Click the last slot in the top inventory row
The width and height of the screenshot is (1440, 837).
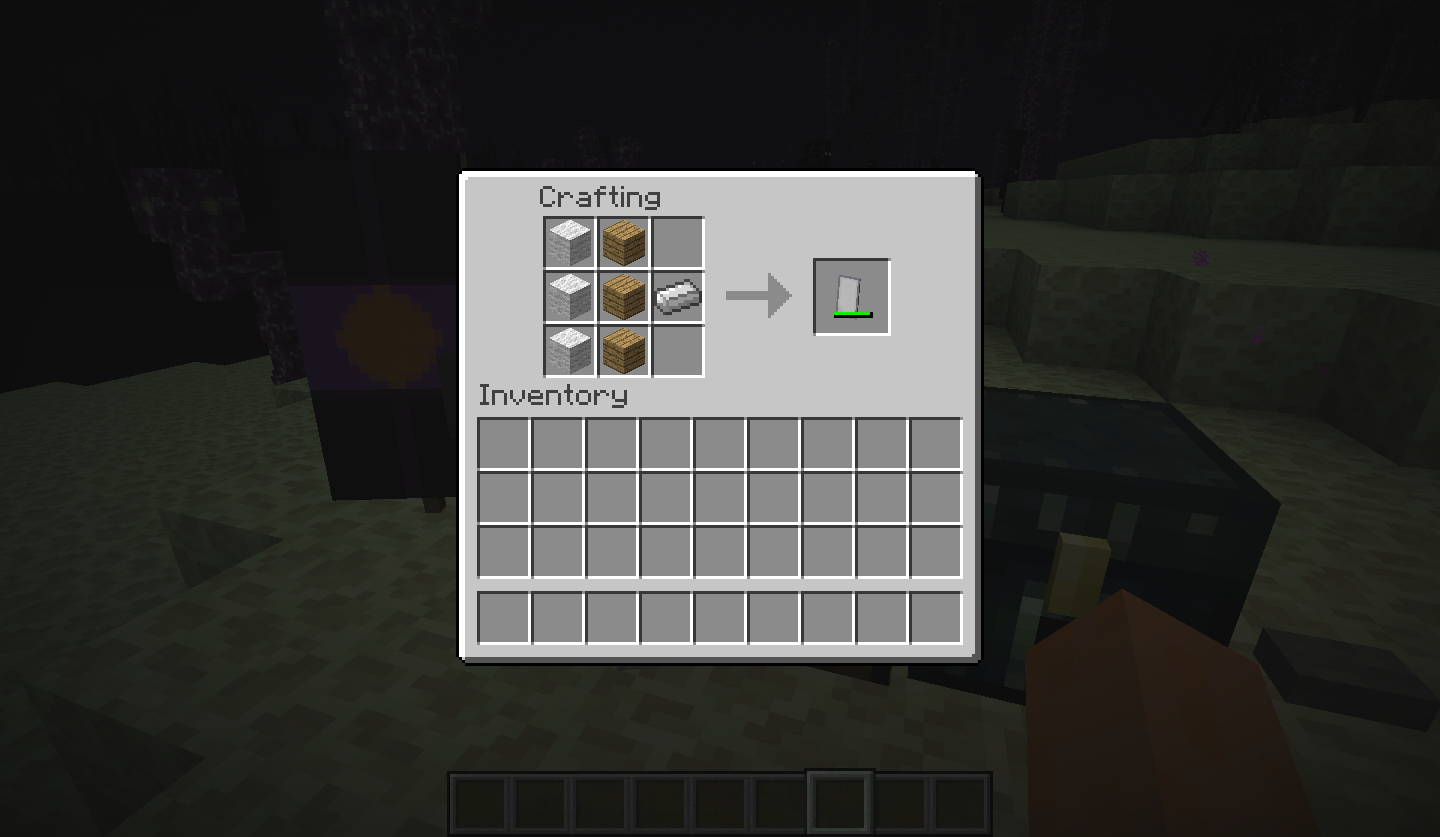tap(937, 442)
